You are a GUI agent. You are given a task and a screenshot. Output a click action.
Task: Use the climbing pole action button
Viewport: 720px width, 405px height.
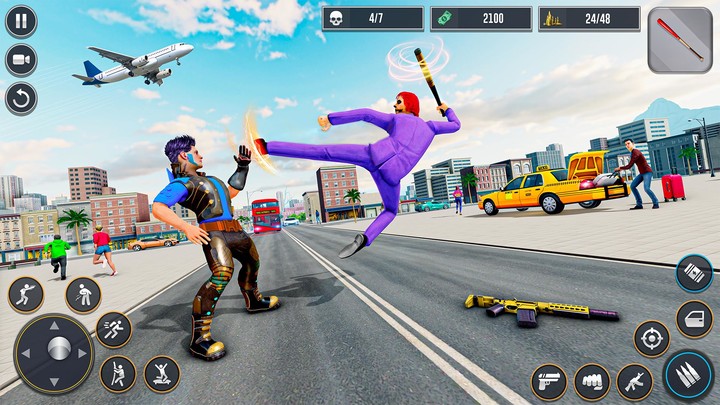pos(118,374)
